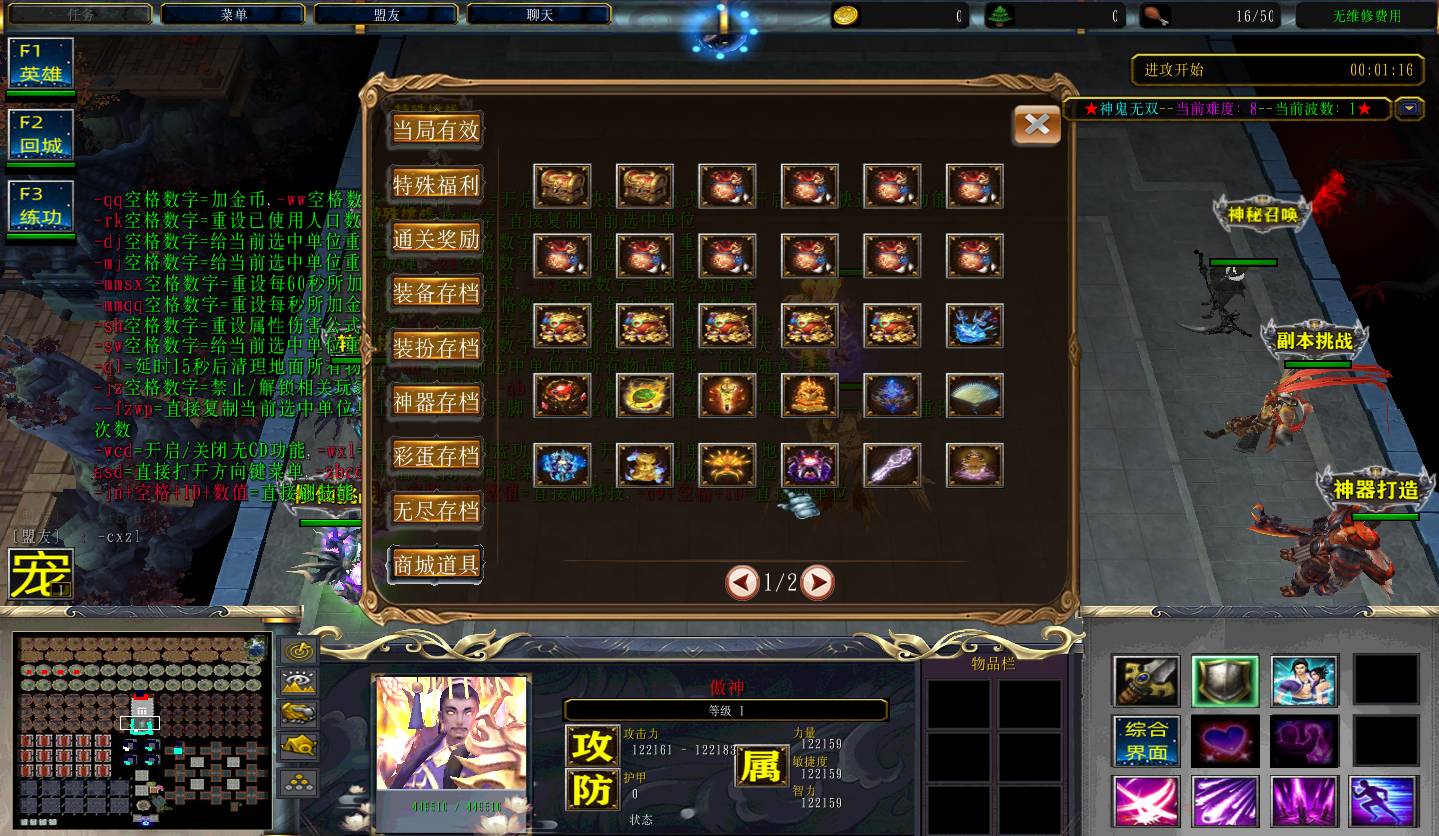Click the F2 回城 return-to-town button
Image resolution: width=1439 pixels, height=836 pixels.
(x=41, y=134)
